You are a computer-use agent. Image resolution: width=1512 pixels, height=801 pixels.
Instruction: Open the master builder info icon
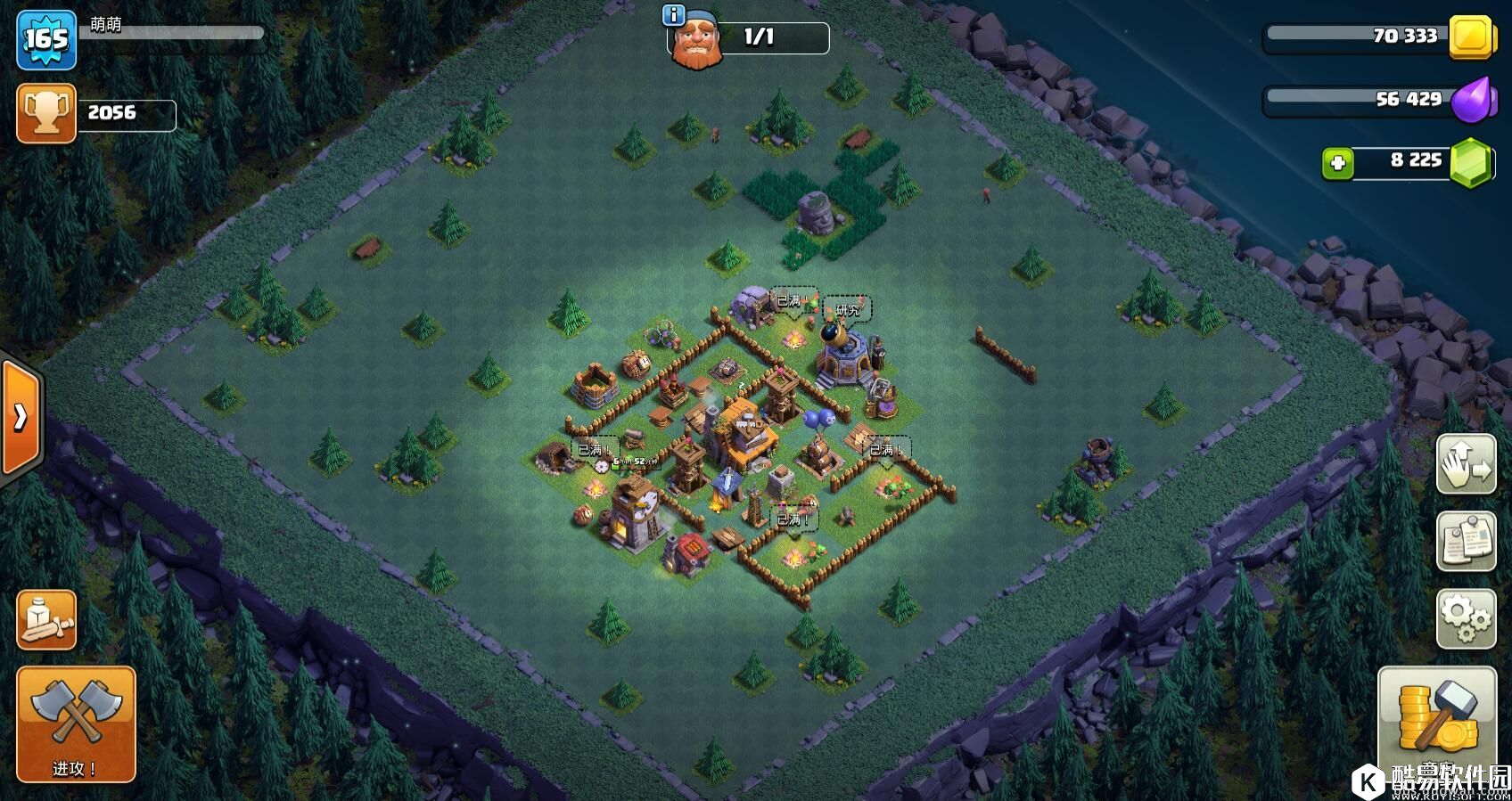click(x=674, y=15)
